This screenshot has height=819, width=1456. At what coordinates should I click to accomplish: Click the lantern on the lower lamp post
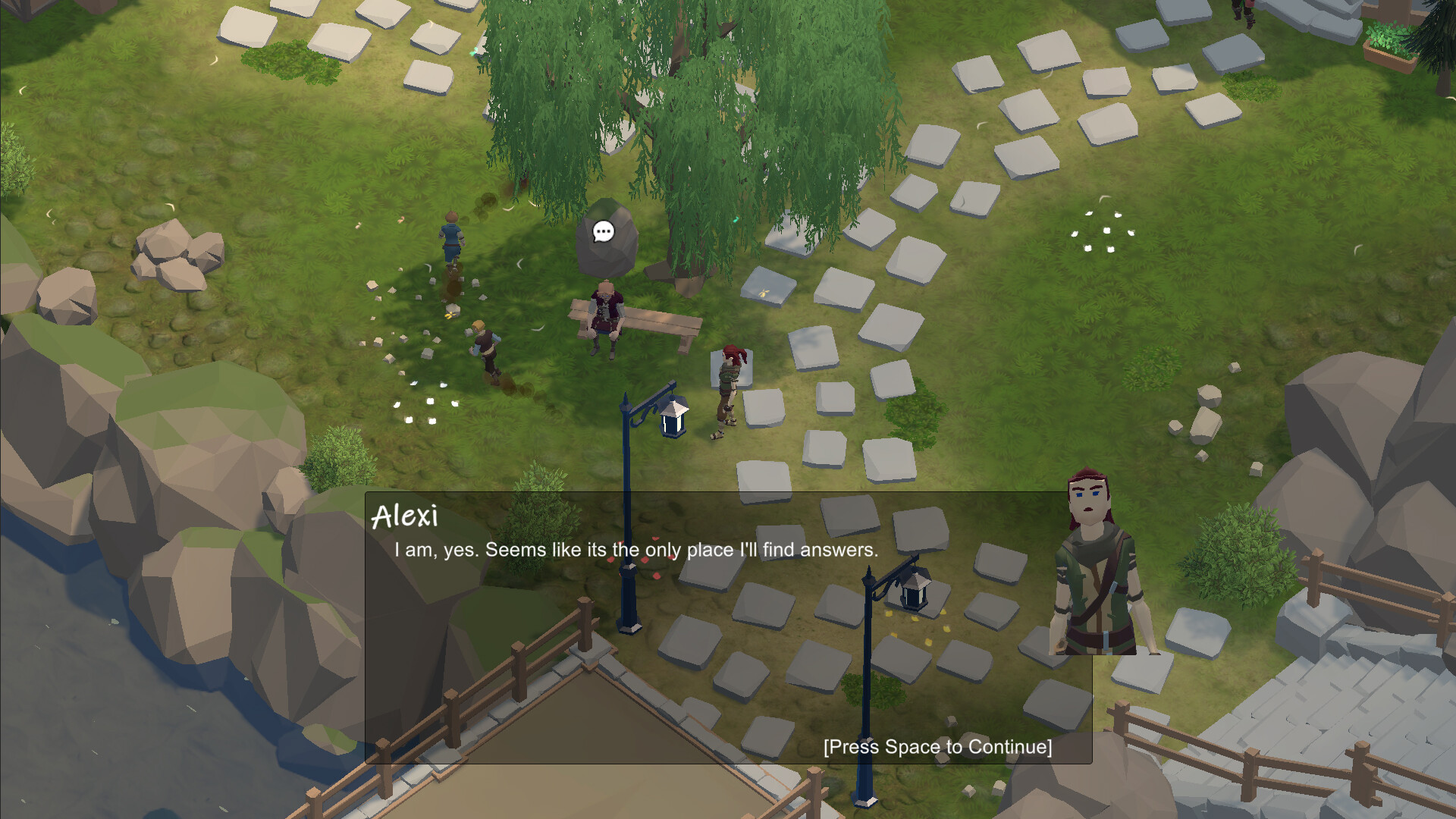coord(914,593)
